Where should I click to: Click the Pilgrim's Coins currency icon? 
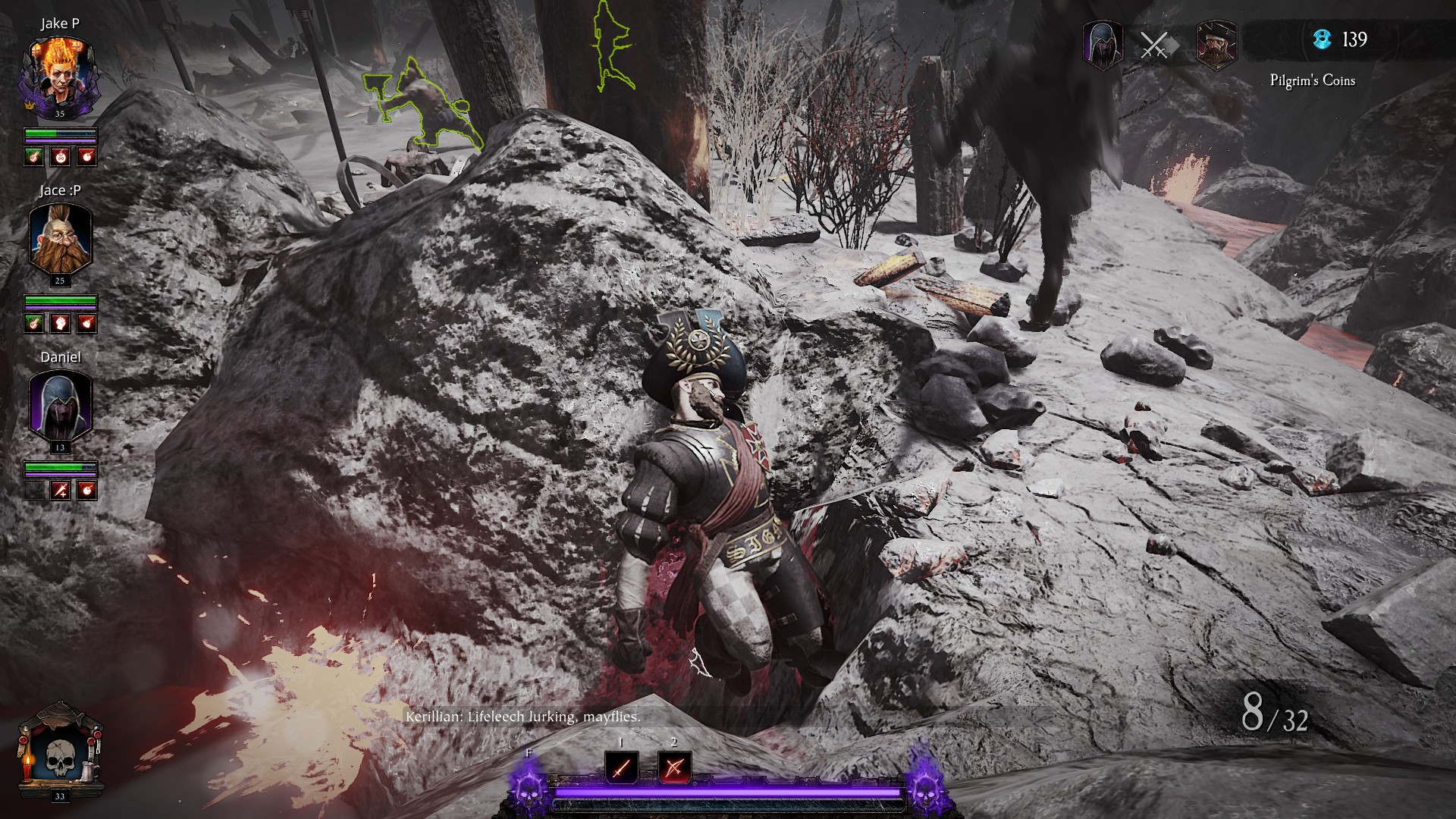click(1323, 39)
